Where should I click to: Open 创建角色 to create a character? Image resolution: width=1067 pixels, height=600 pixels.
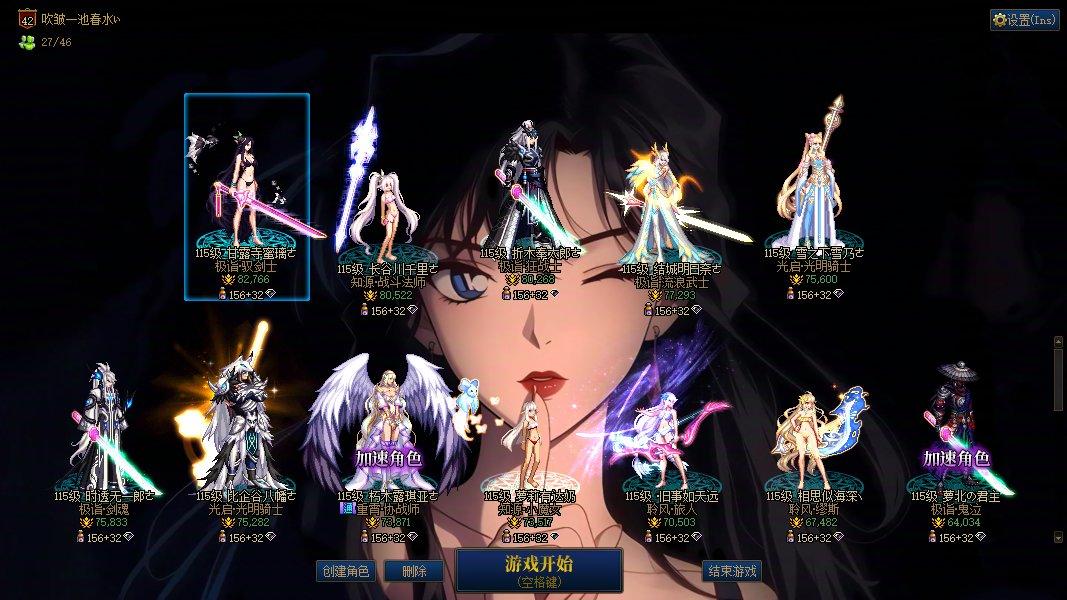coord(345,572)
